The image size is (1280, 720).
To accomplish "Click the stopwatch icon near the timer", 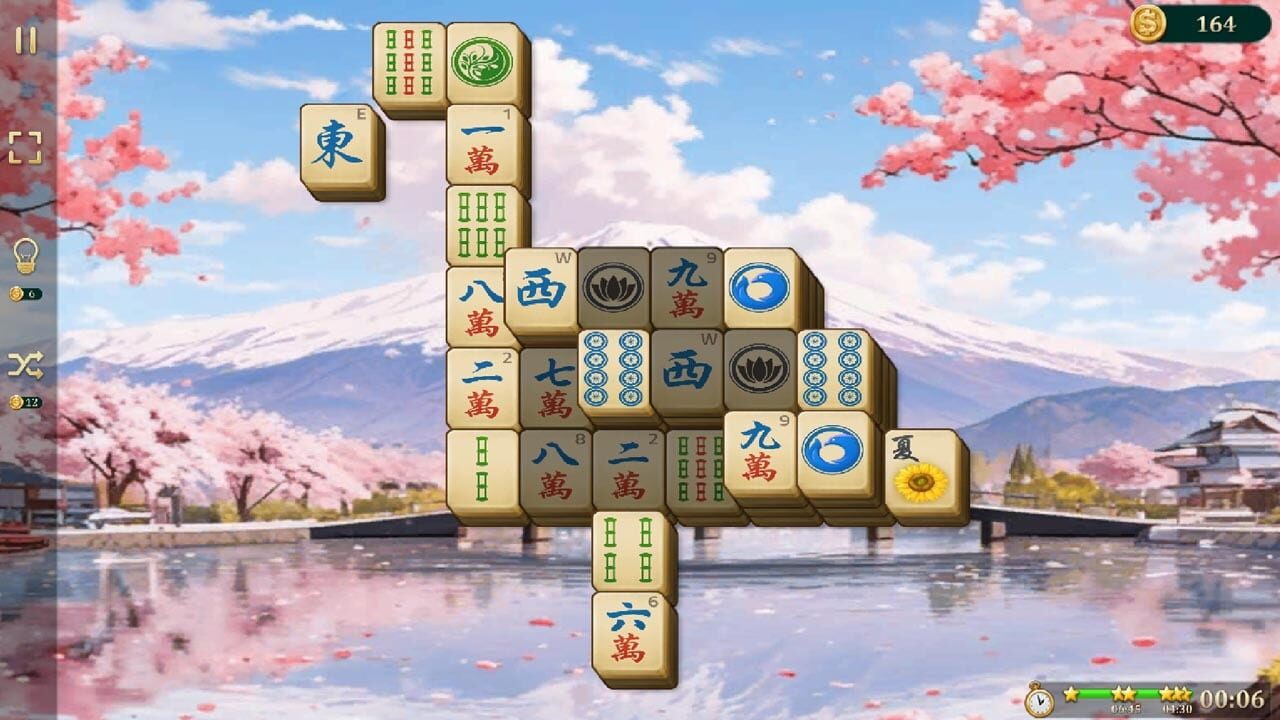I will click(1040, 702).
